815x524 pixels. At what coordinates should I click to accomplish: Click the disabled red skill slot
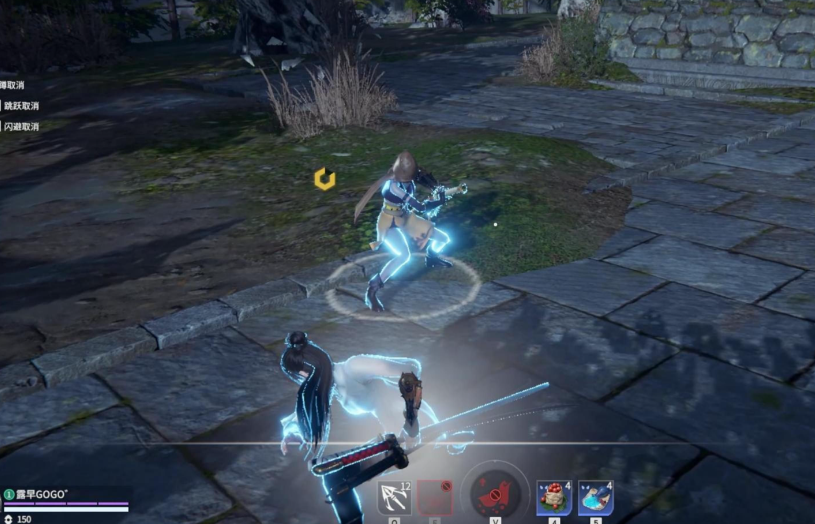(x=436, y=497)
